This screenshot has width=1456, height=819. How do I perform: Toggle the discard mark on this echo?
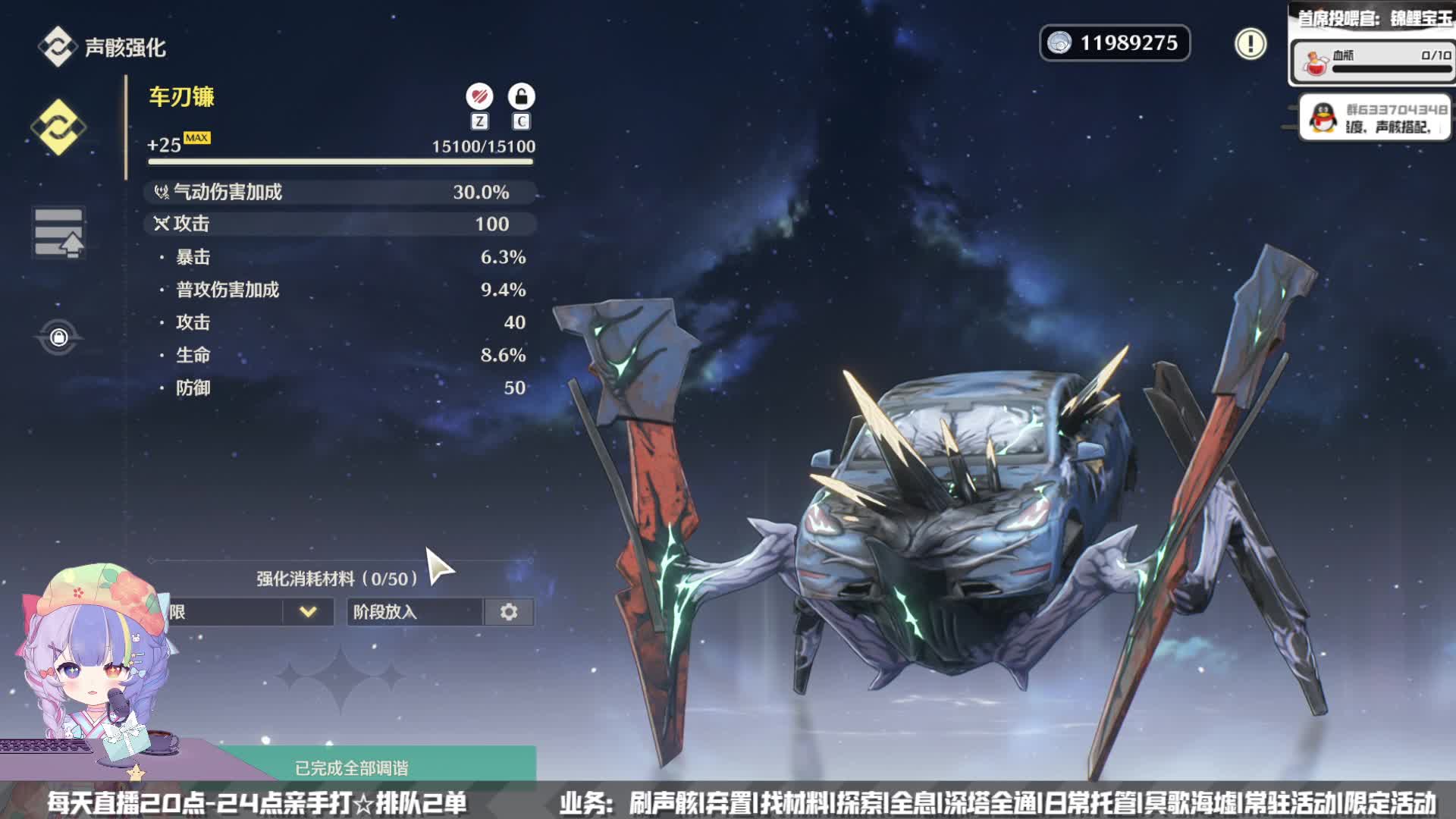click(479, 97)
